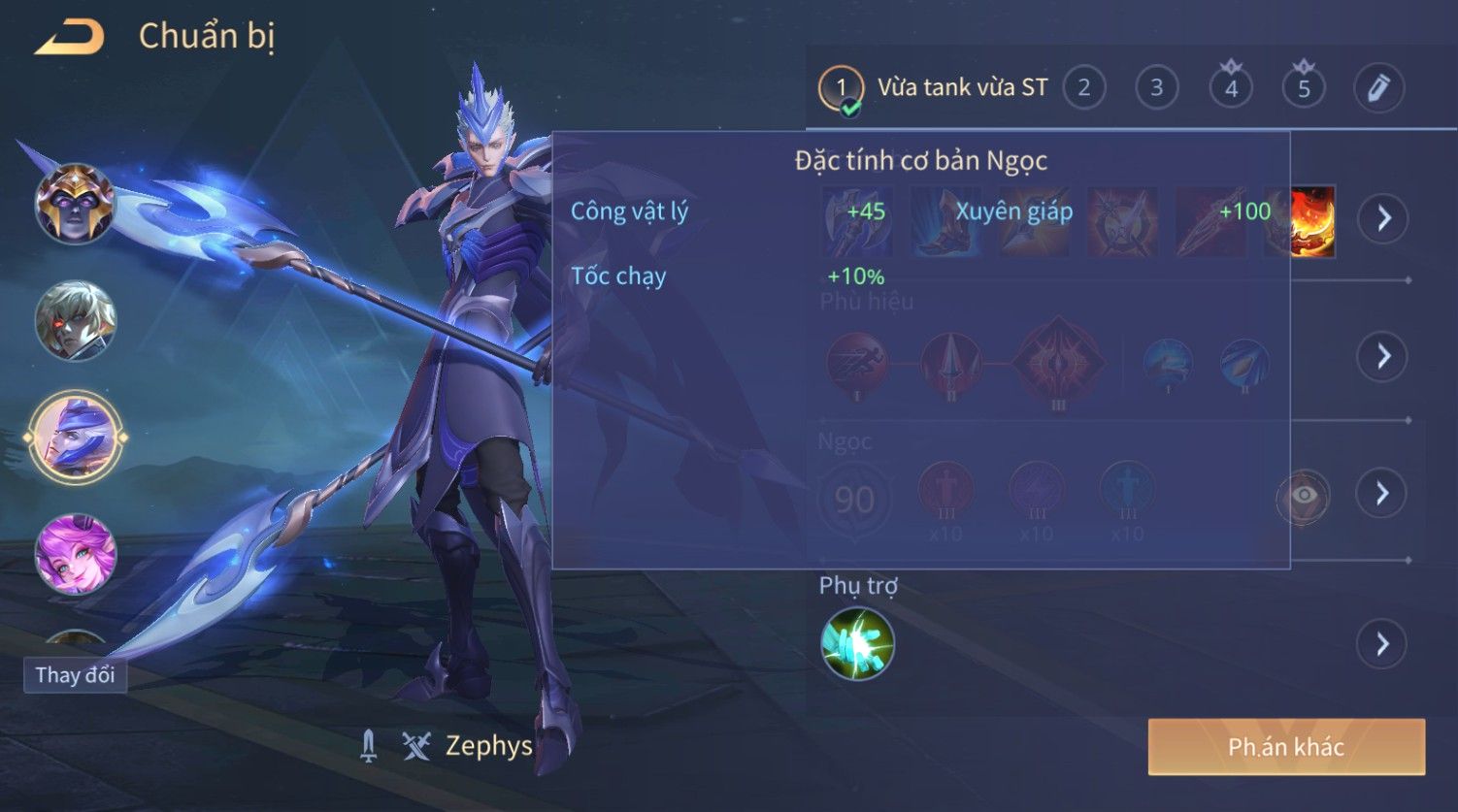The height and width of the screenshot is (812, 1458).
Task: Pick the gold-helmeted hero portrait
Action: [x=75, y=204]
